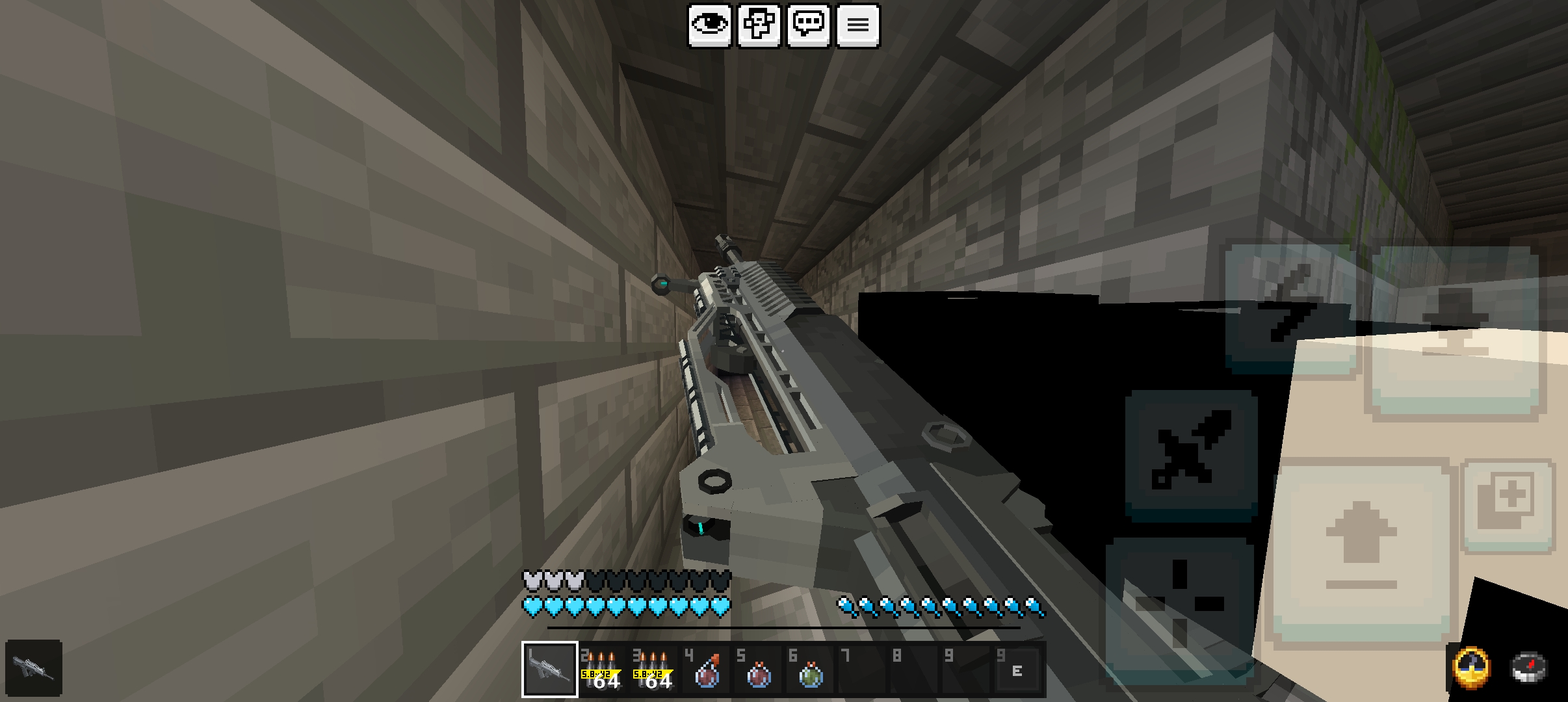Image resolution: width=1568 pixels, height=702 pixels.
Task: Click the gold clock icon
Action: point(1471,668)
